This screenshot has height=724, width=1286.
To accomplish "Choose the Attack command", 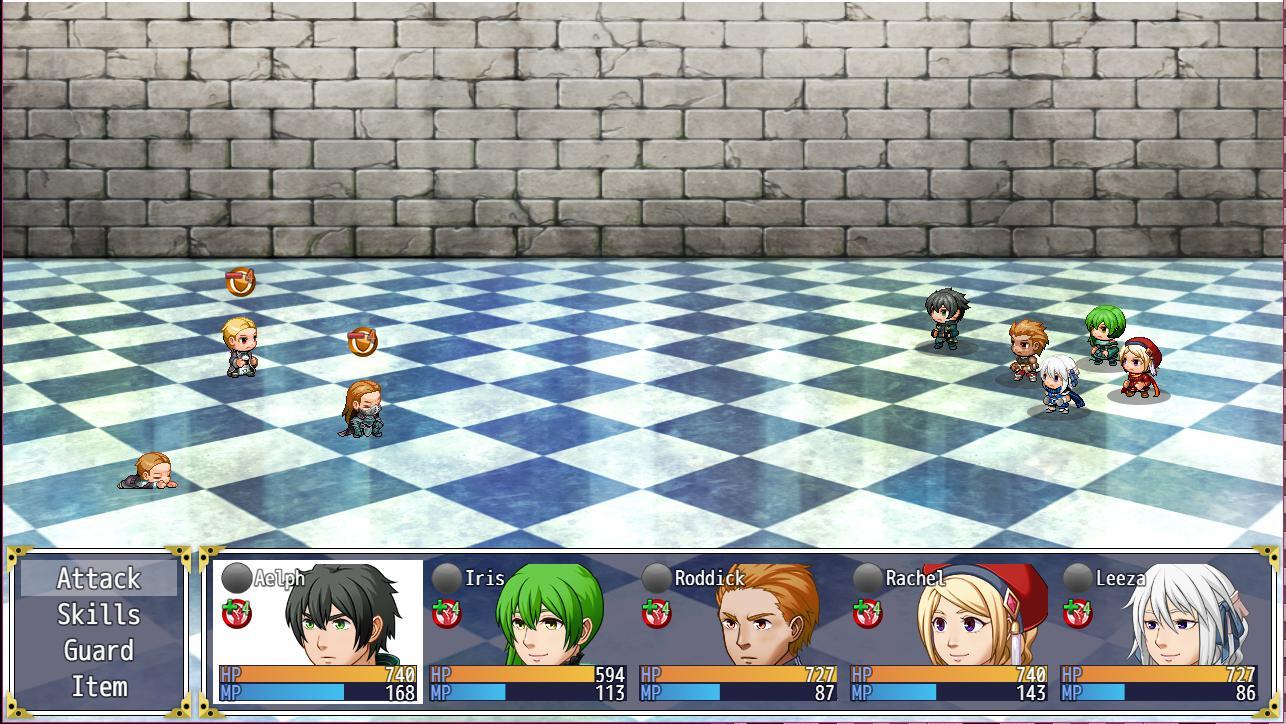I will tap(98, 579).
